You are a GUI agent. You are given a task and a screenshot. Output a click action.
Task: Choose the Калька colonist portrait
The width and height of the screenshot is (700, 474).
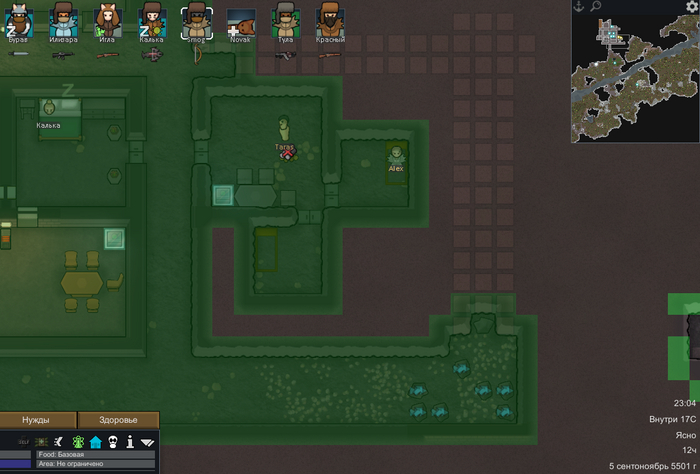tap(151, 20)
